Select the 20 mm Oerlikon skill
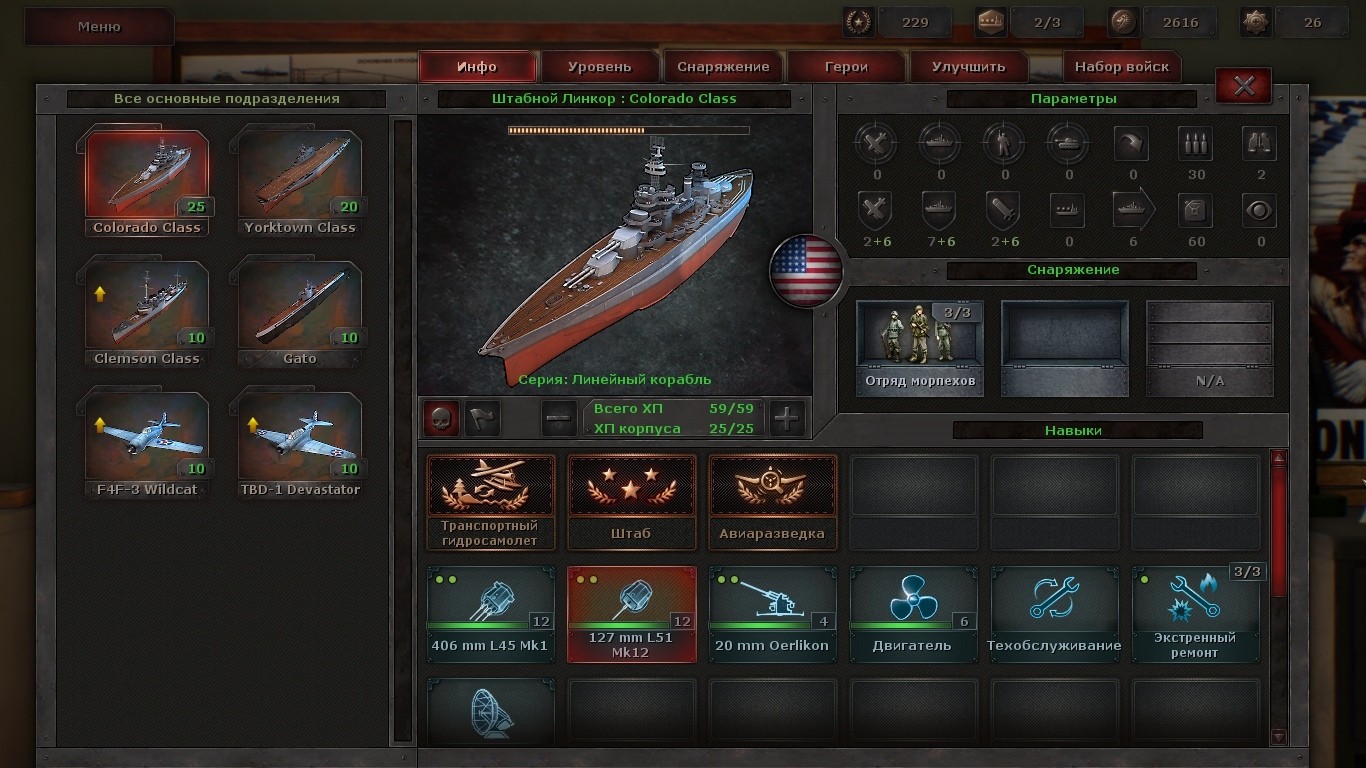 click(772, 613)
